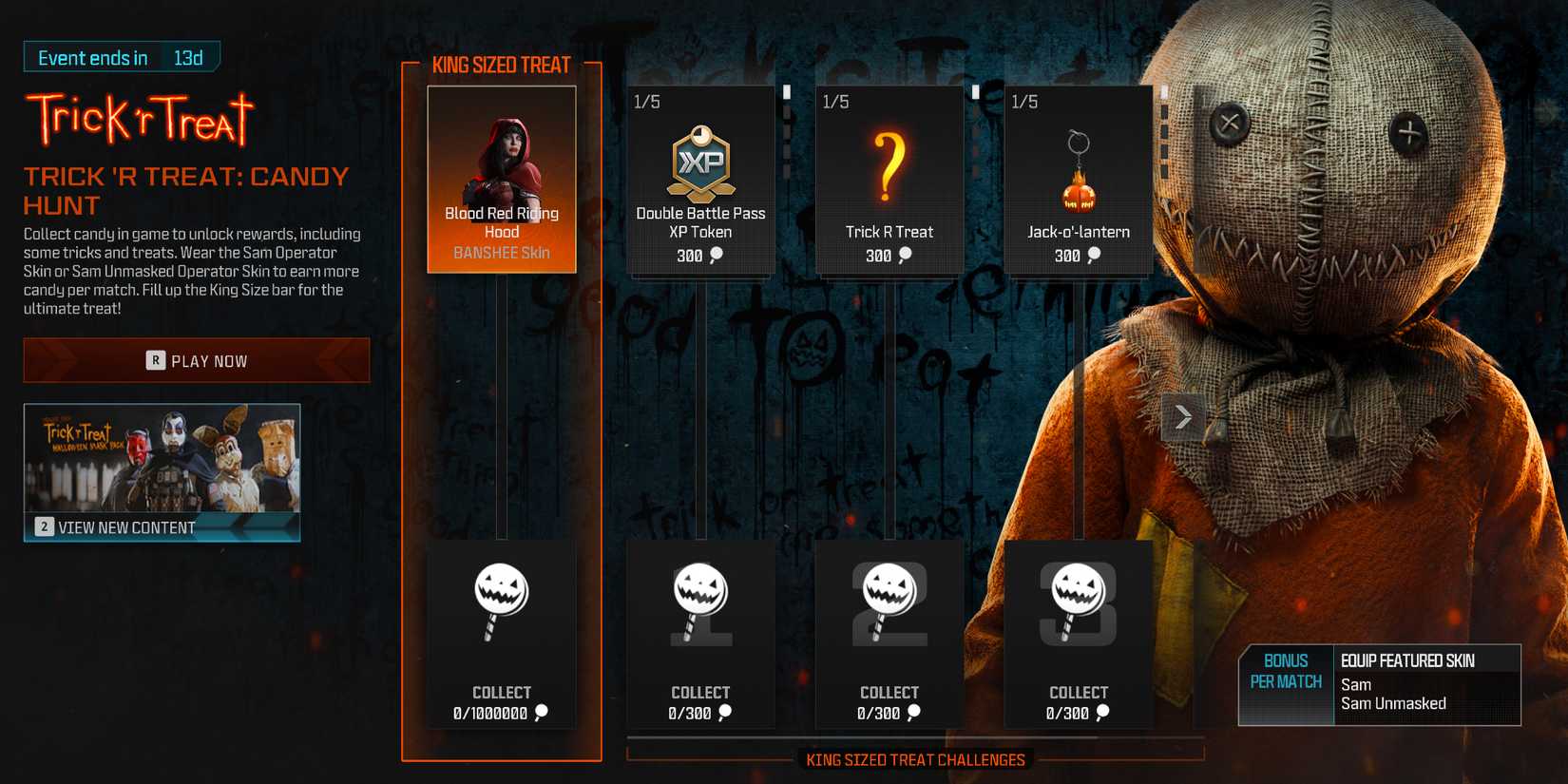Viewport: 1568px width, 784px height.
Task: Click the 2 key prompt on View New Content
Action: point(42,526)
